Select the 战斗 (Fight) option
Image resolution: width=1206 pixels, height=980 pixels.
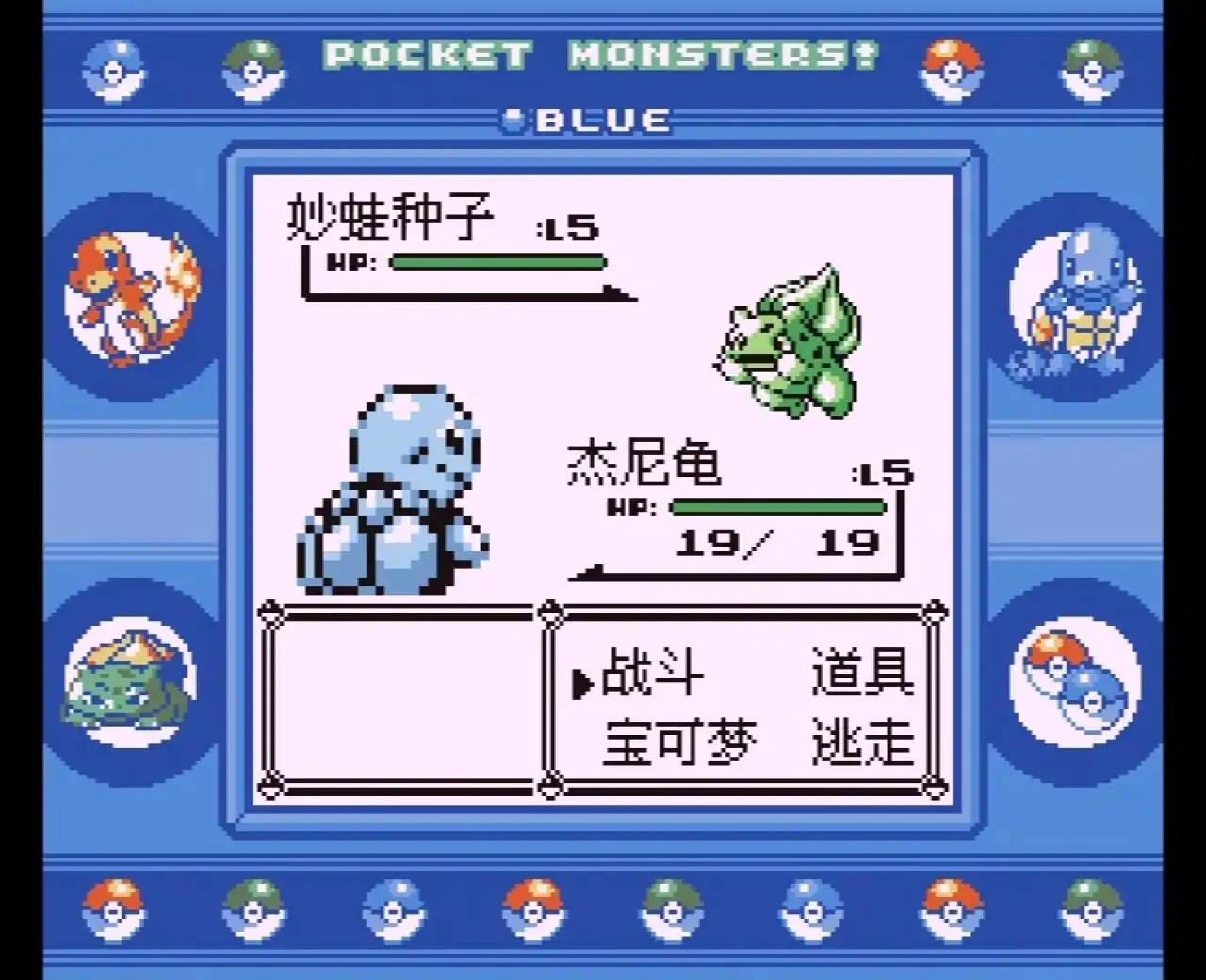click(650, 674)
